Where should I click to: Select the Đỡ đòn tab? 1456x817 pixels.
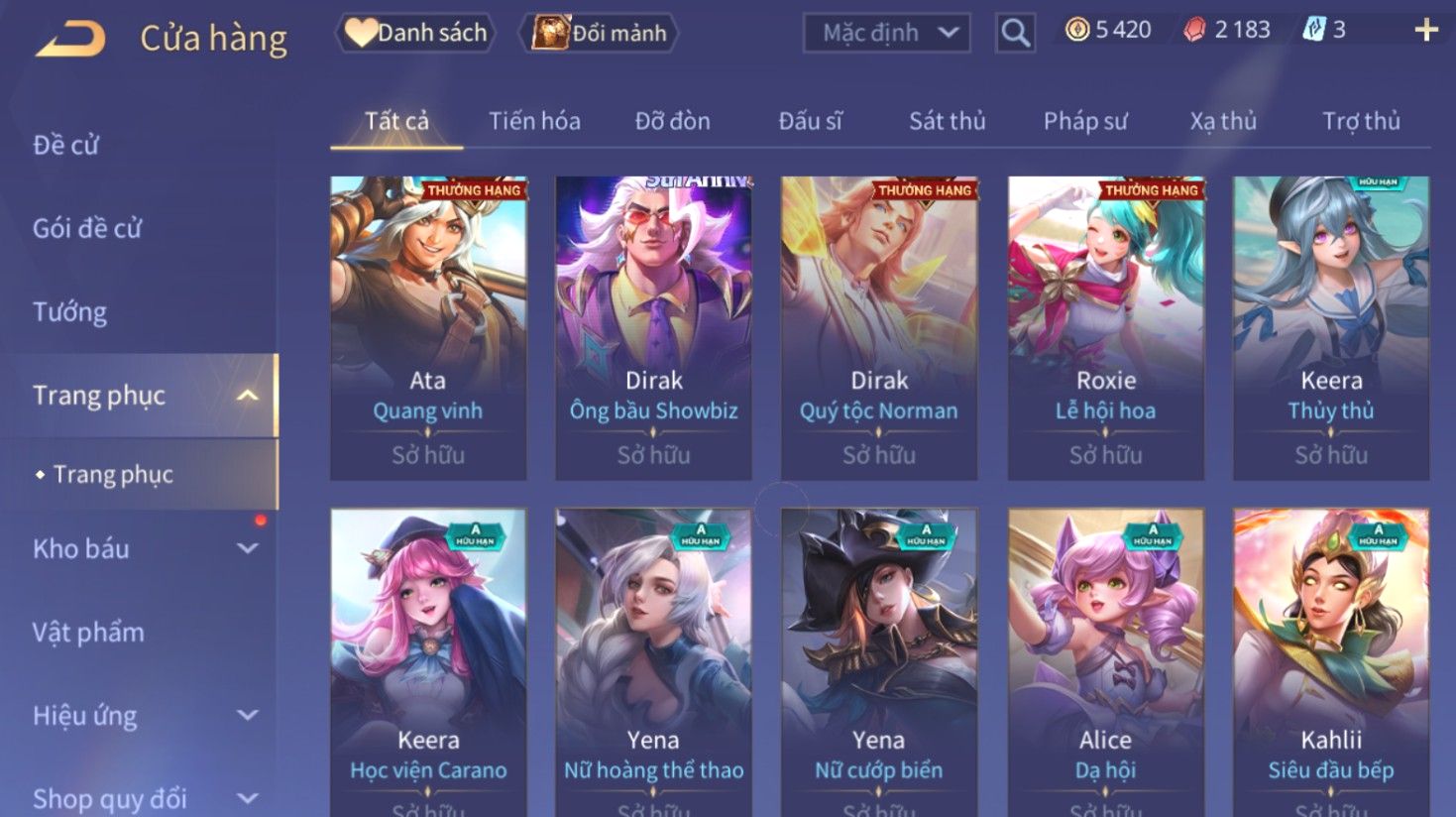pyautogui.click(x=672, y=121)
